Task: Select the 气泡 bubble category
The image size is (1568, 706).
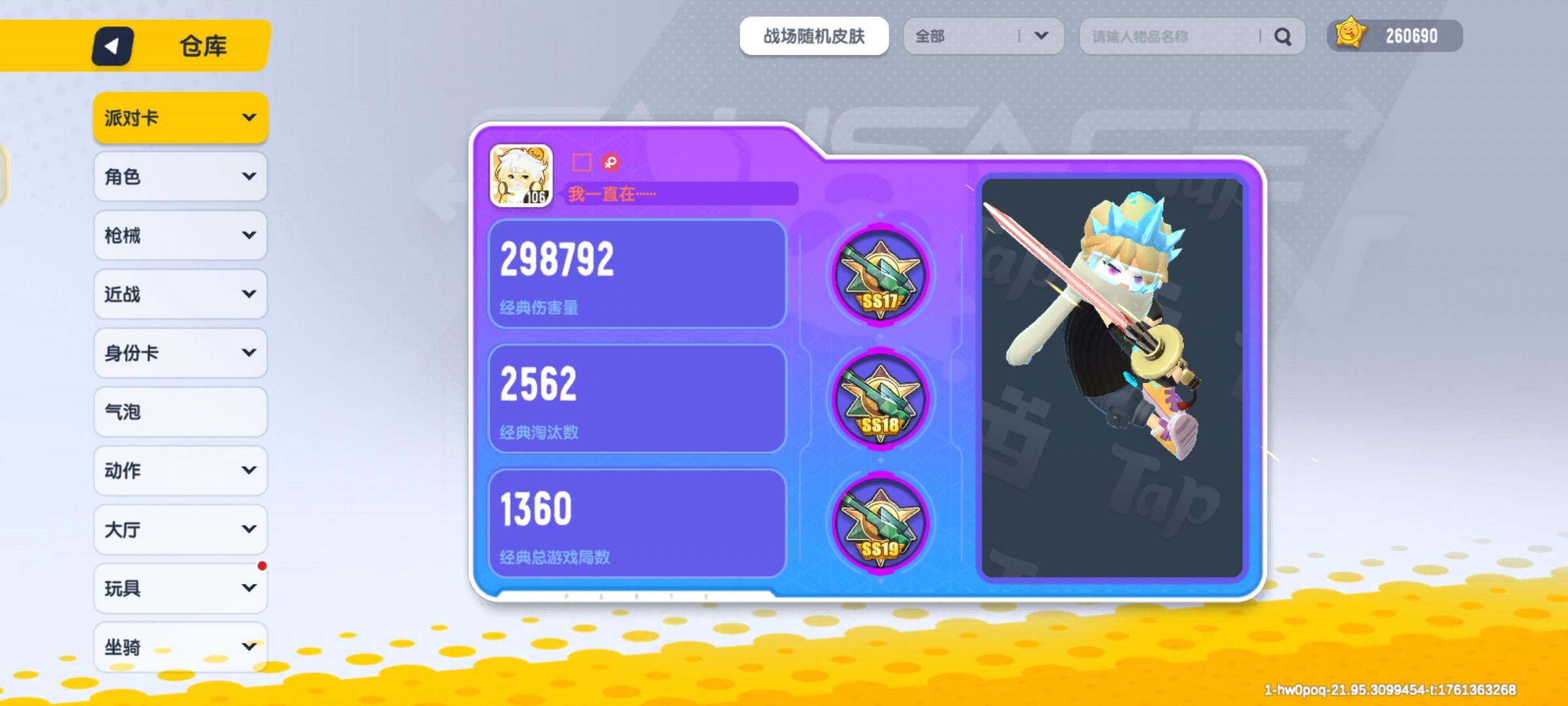Action: coord(180,412)
